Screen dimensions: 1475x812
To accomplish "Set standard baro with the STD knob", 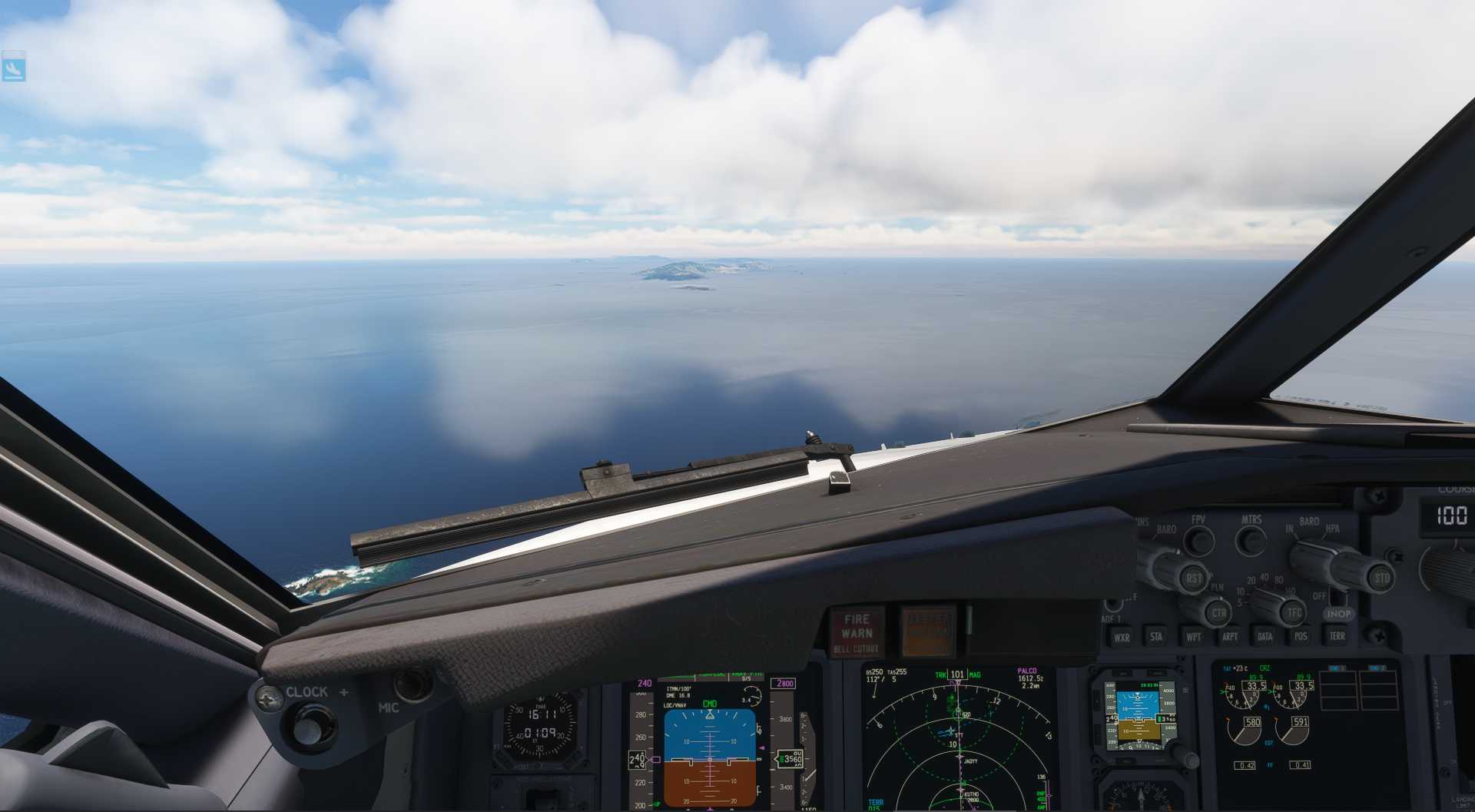I will (1381, 578).
